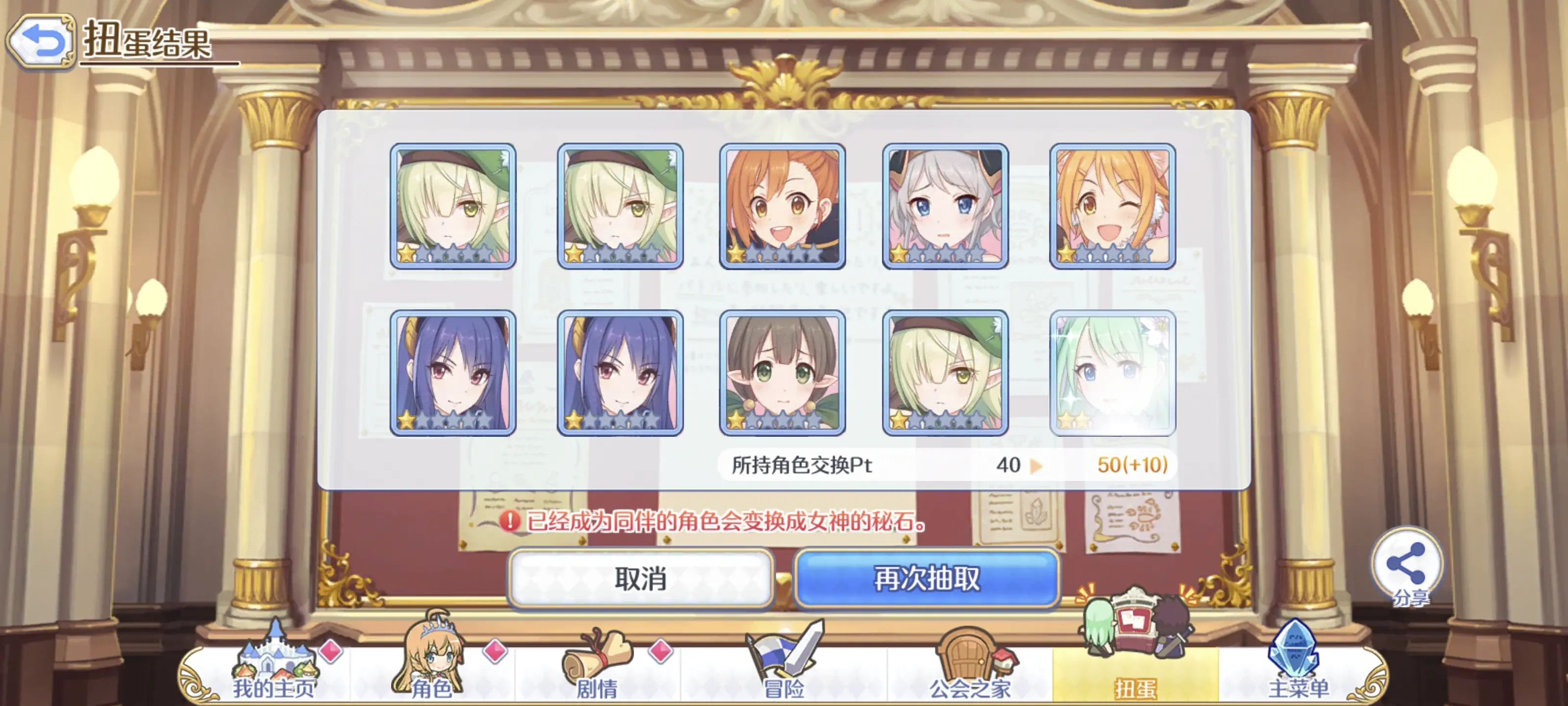1568x706 pixels.
Task: Pick the winking orange cat-eared character card
Action: point(1113,206)
